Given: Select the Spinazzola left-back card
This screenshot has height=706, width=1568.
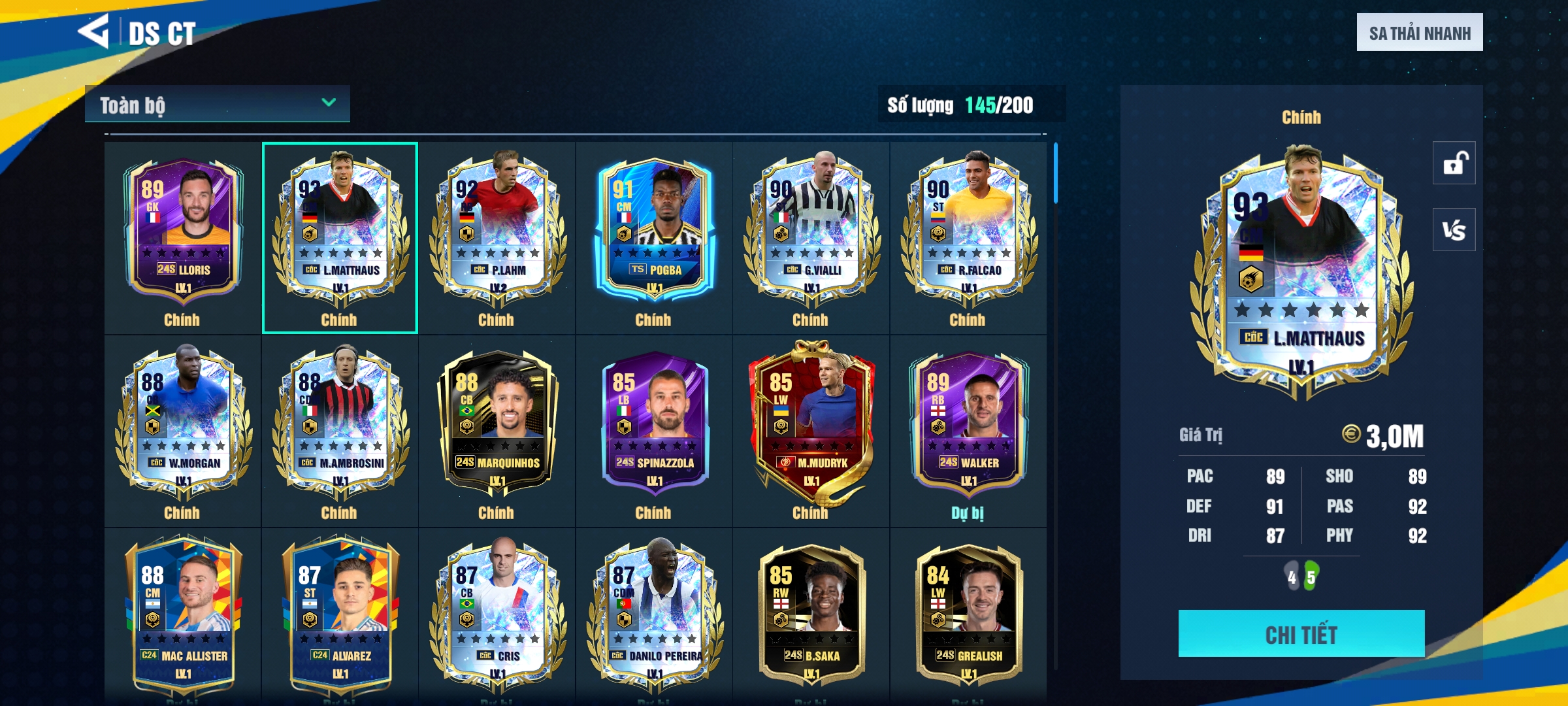Looking at the screenshot, I should 654,425.
